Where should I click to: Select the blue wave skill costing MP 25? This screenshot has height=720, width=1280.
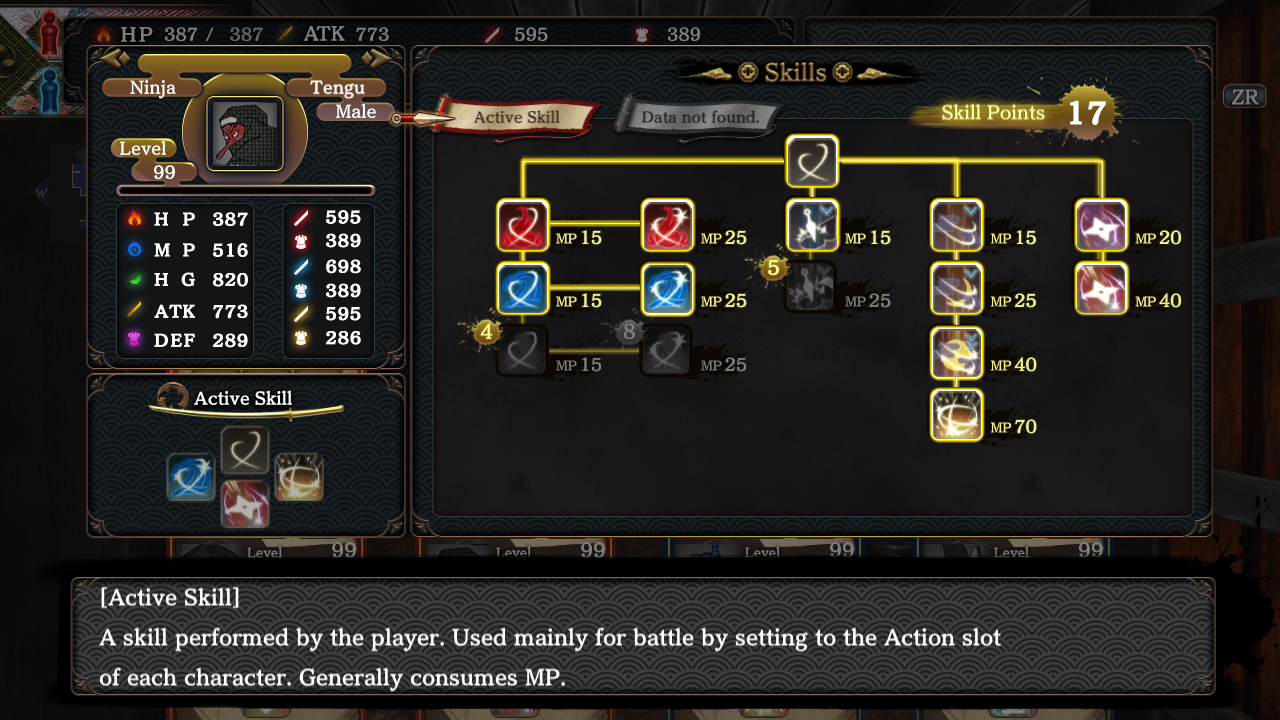666,289
